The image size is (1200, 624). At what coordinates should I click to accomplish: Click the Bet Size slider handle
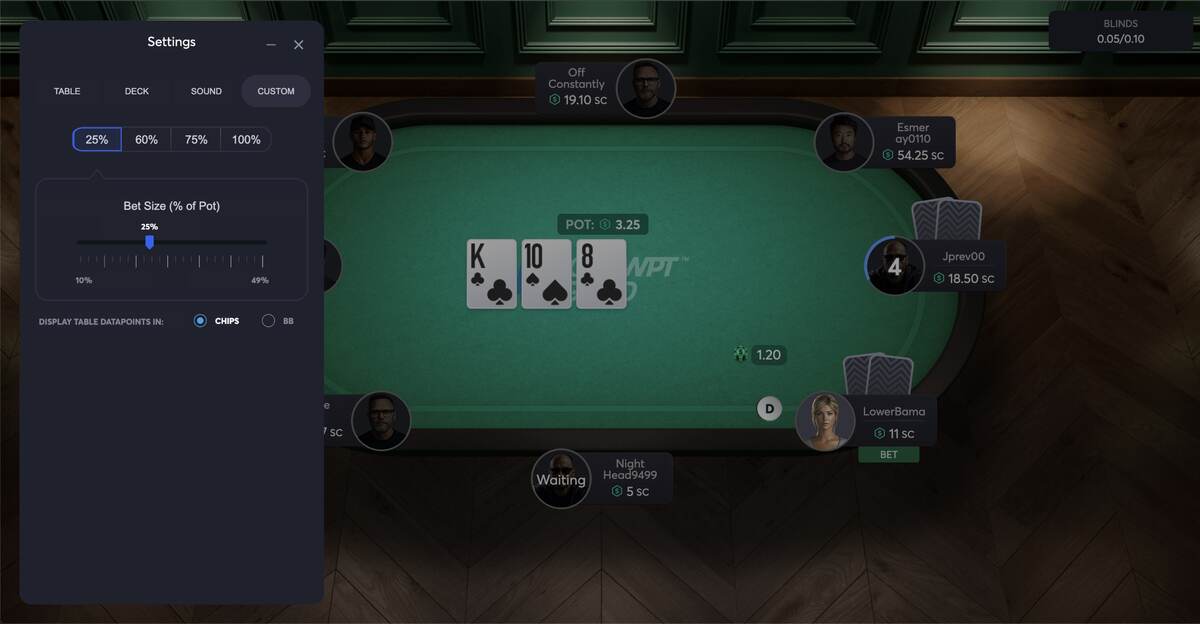[150, 242]
